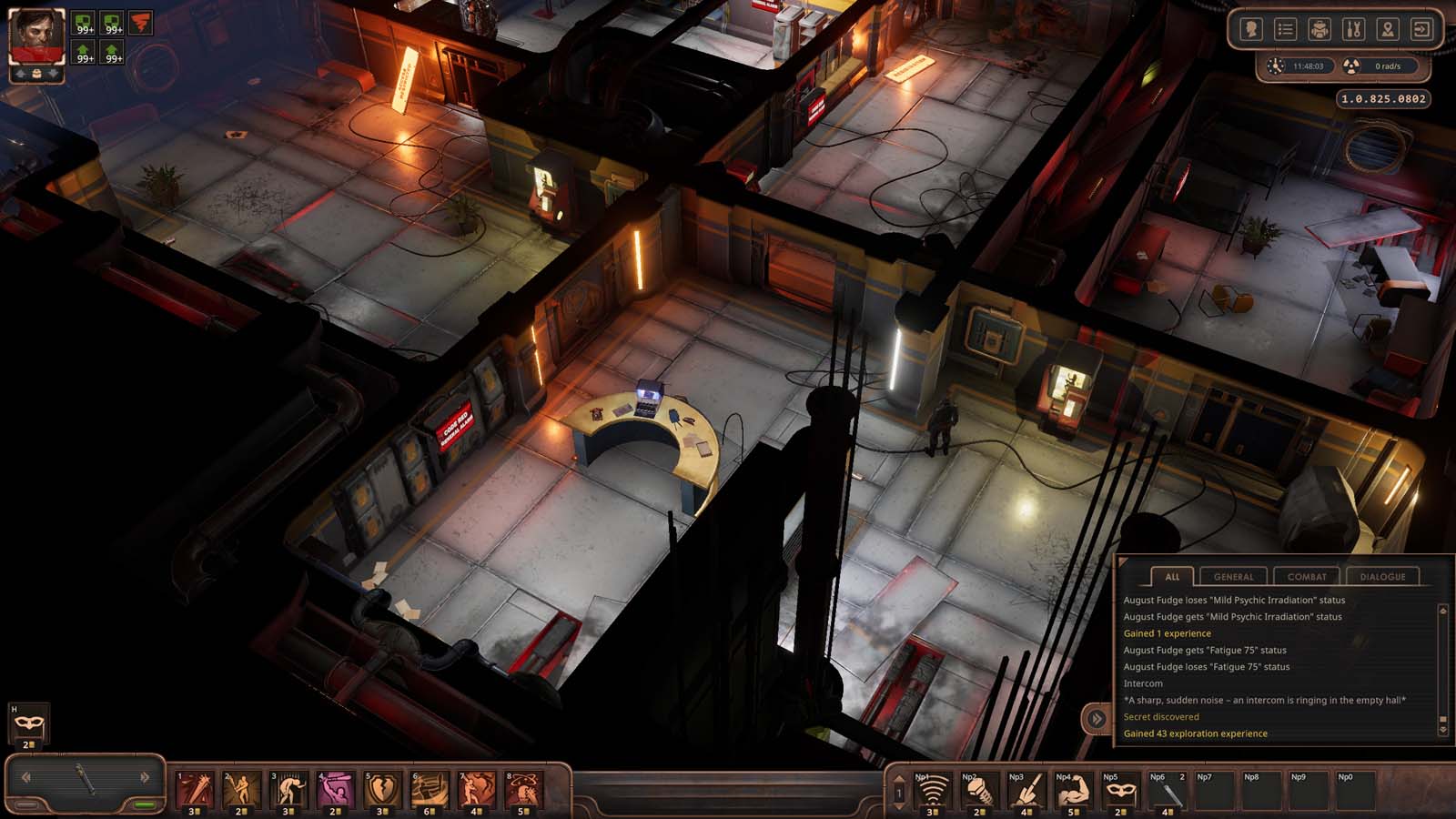Open the character sheet icon
Image resolution: width=1456 pixels, height=819 pixels.
point(1250,28)
